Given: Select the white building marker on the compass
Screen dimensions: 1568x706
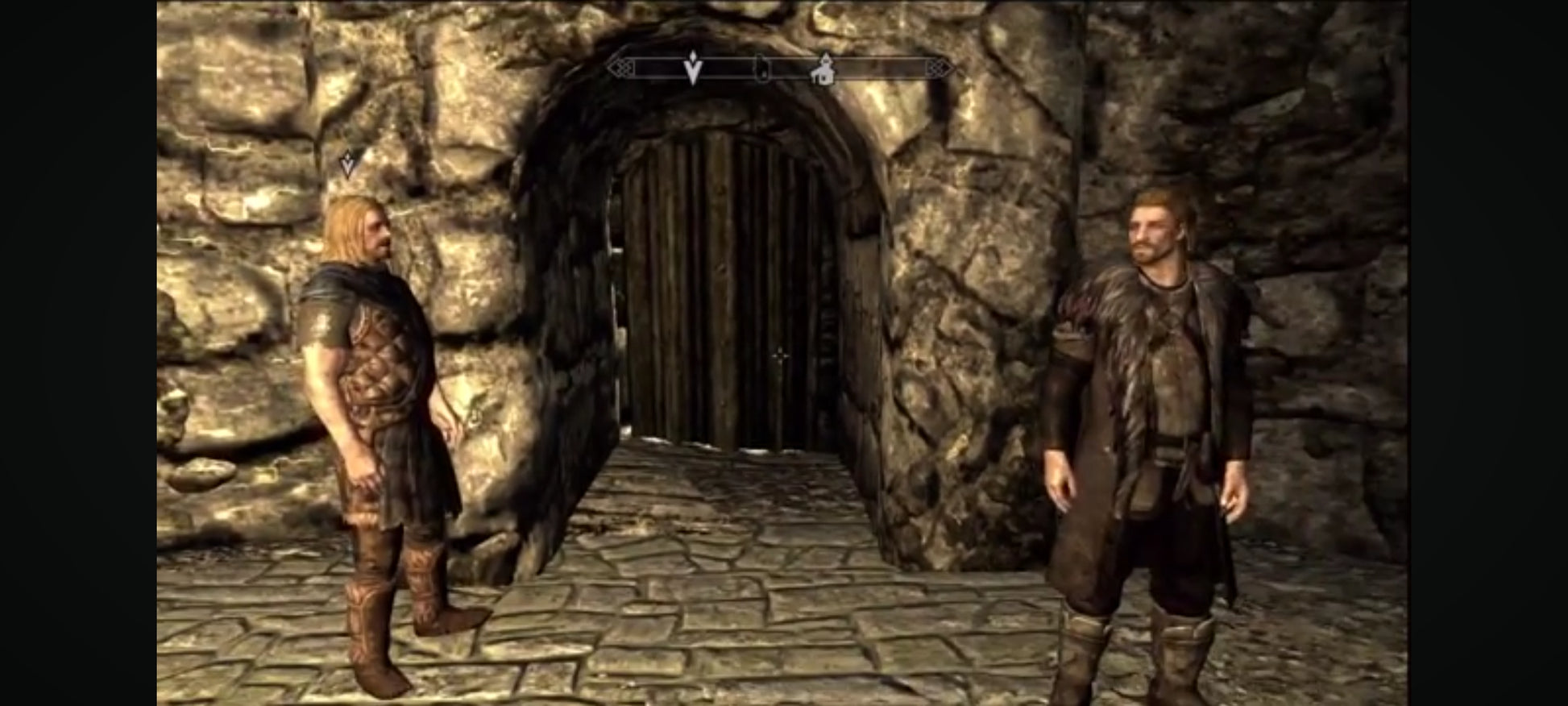Looking at the screenshot, I should pos(823,69).
